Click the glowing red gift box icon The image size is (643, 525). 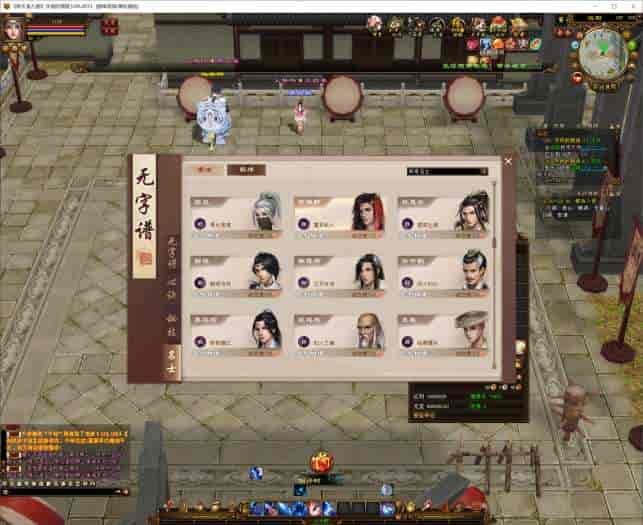click(320, 462)
